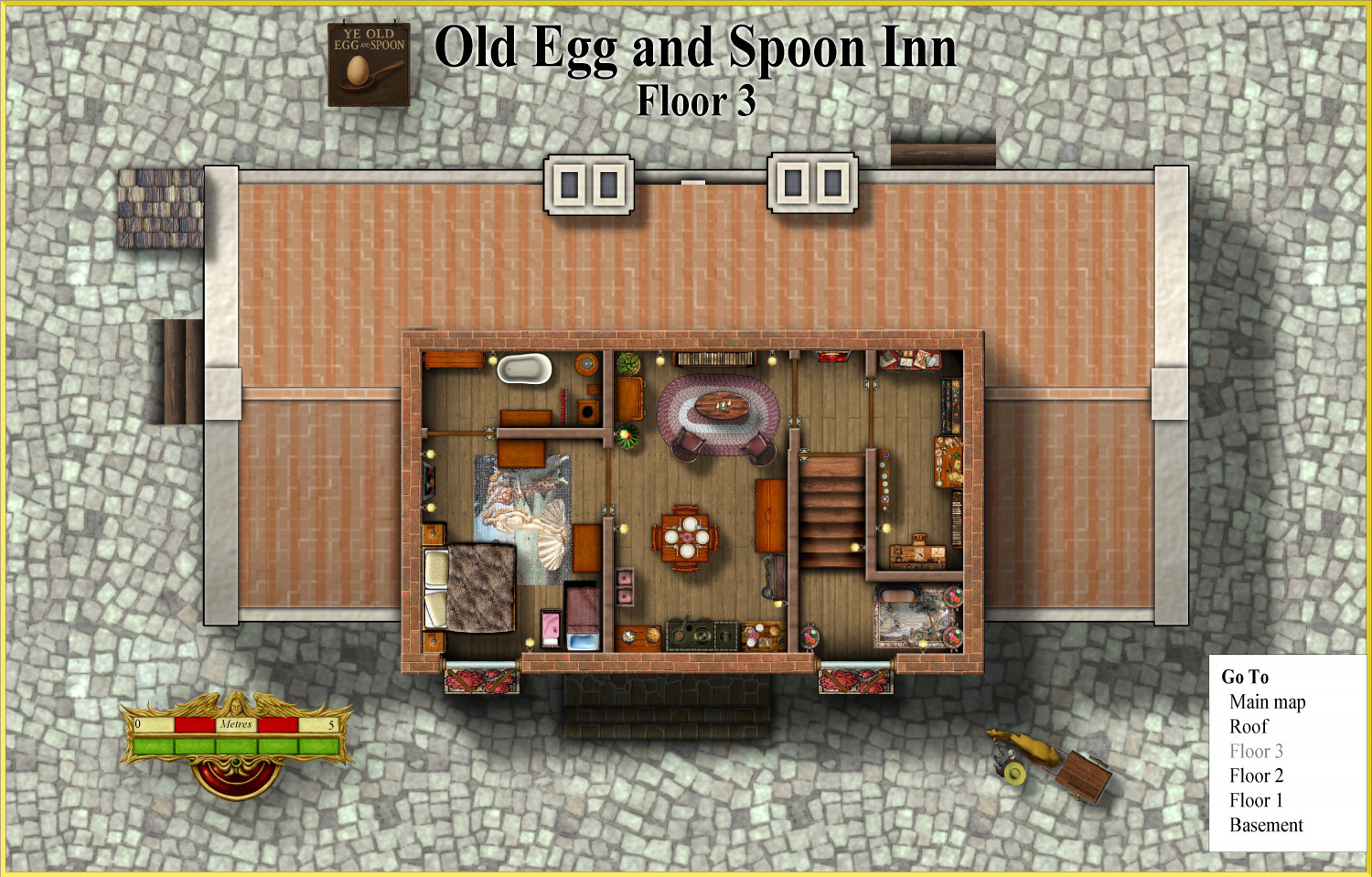
Task: Switch to Floor 2
Action: (1256, 776)
